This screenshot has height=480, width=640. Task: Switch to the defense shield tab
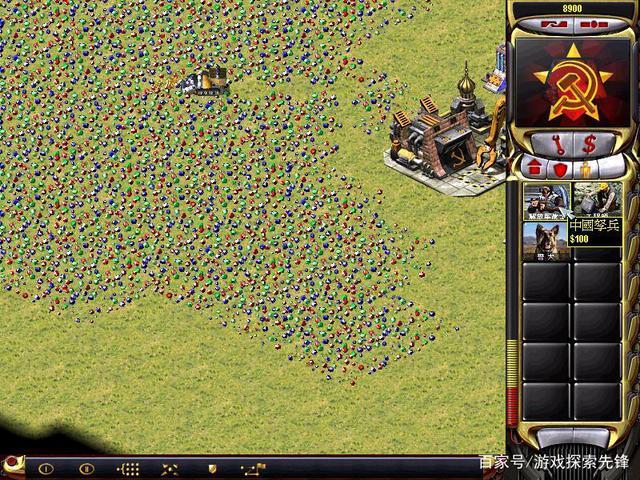tap(560, 168)
